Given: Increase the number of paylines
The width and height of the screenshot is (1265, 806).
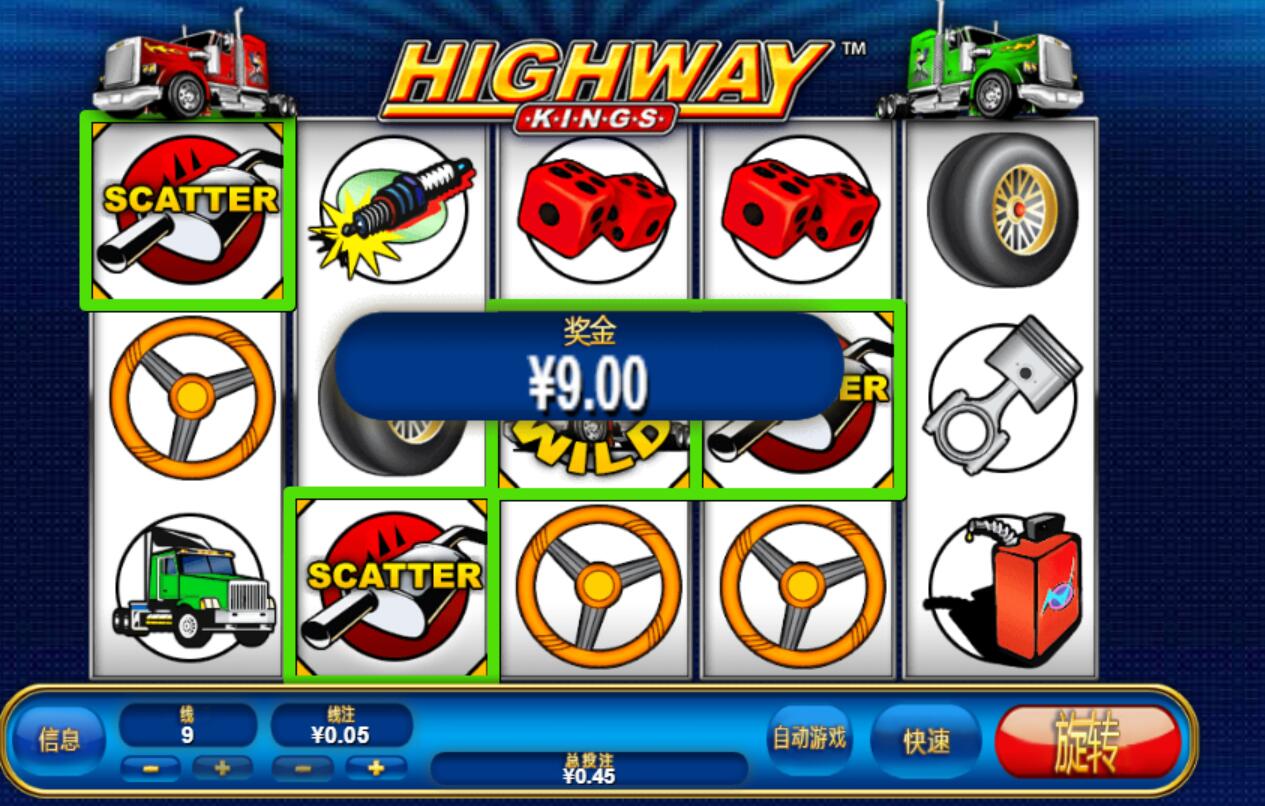Looking at the screenshot, I should (221, 769).
